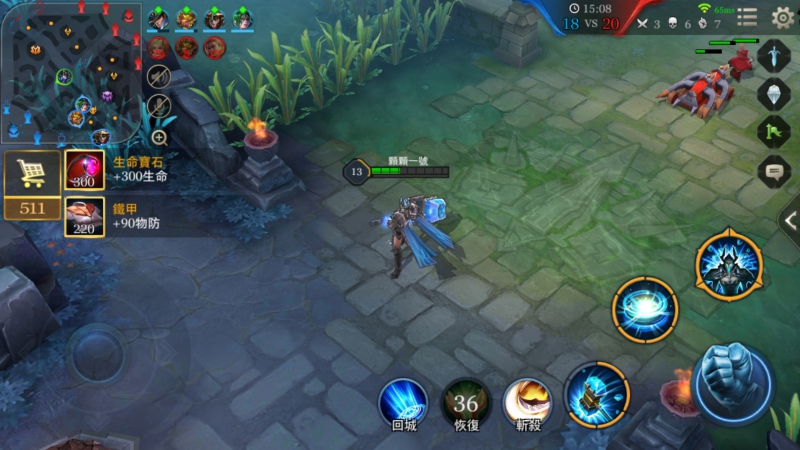Viewport: 800px width, 450px height.
Task: Expand the side panel arrow on right edge
Action: point(789,221)
